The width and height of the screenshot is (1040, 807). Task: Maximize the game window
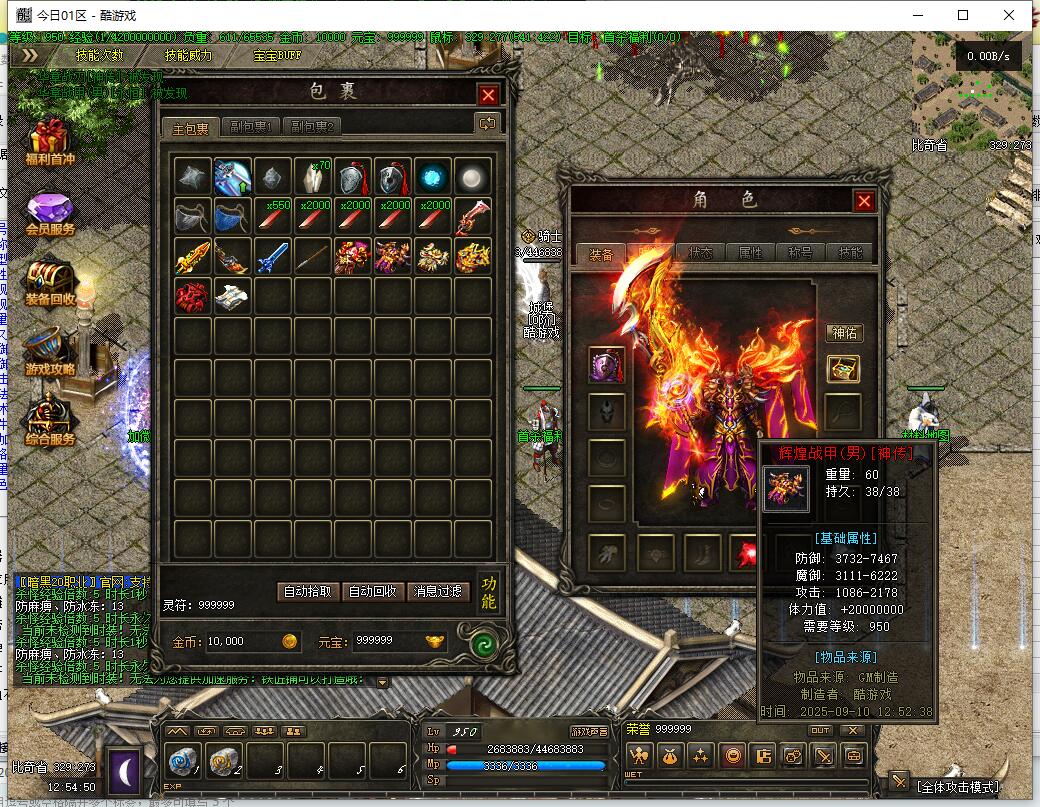click(963, 15)
